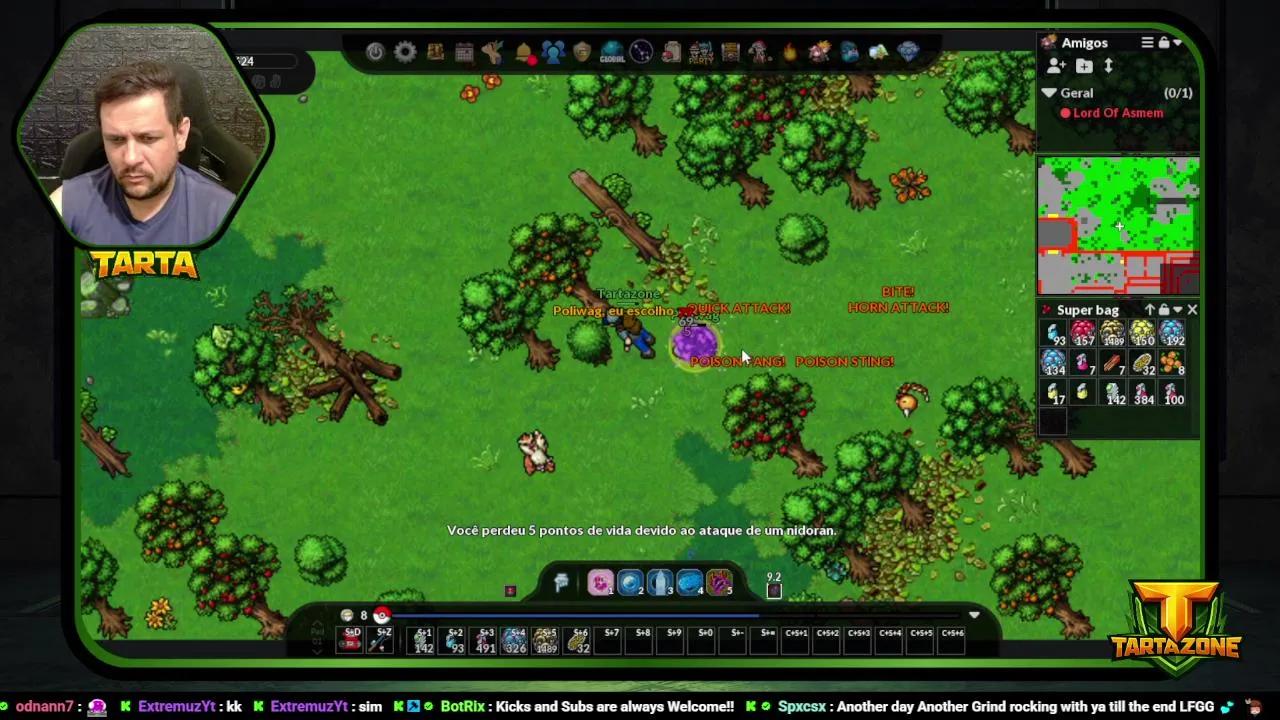The height and width of the screenshot is (720, 1280).
Task: Select Lord Of Asmem in friends list
Action: pos(1117,113)
